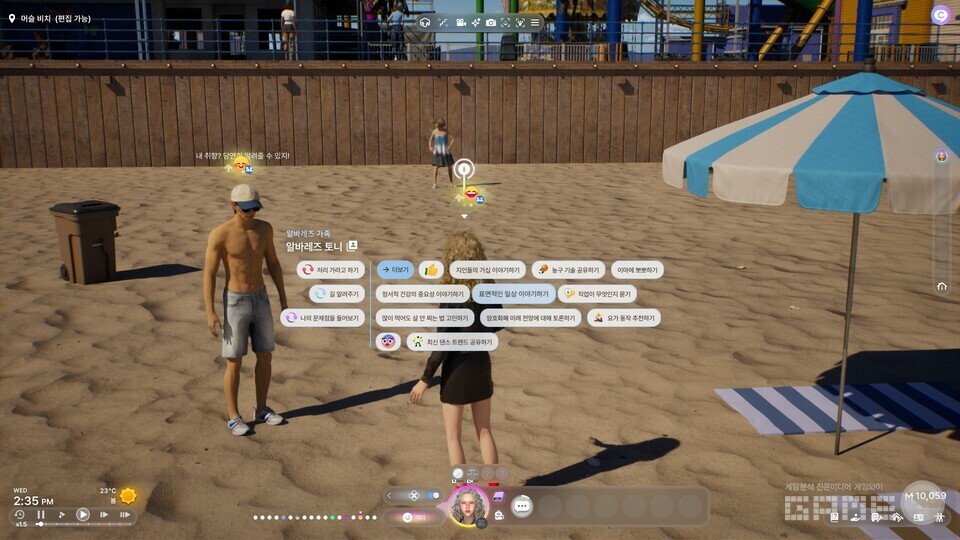This screenshot has width=960, height=540.
Task: Click the home icon on right edge
Action: coord(942,286)
